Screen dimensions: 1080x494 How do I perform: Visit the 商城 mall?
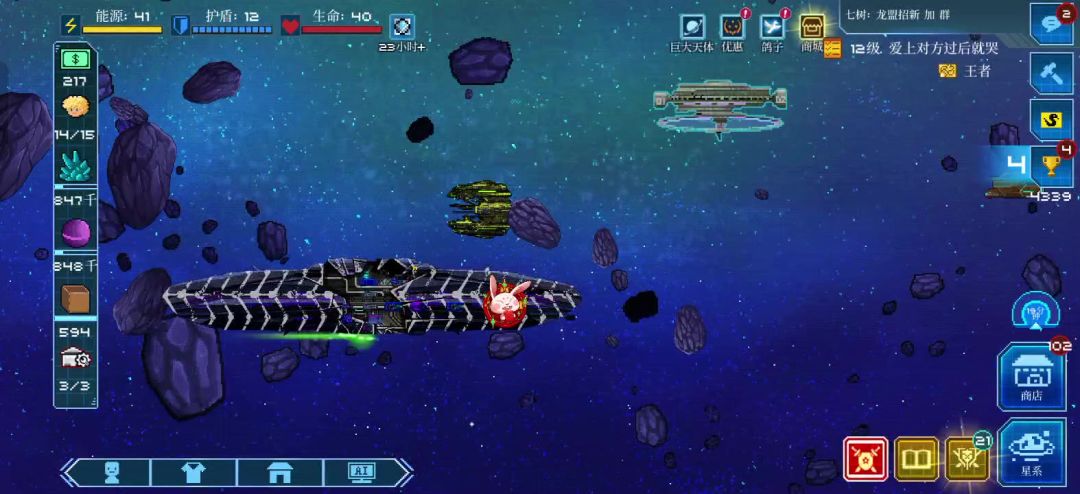tap(812, 27)
